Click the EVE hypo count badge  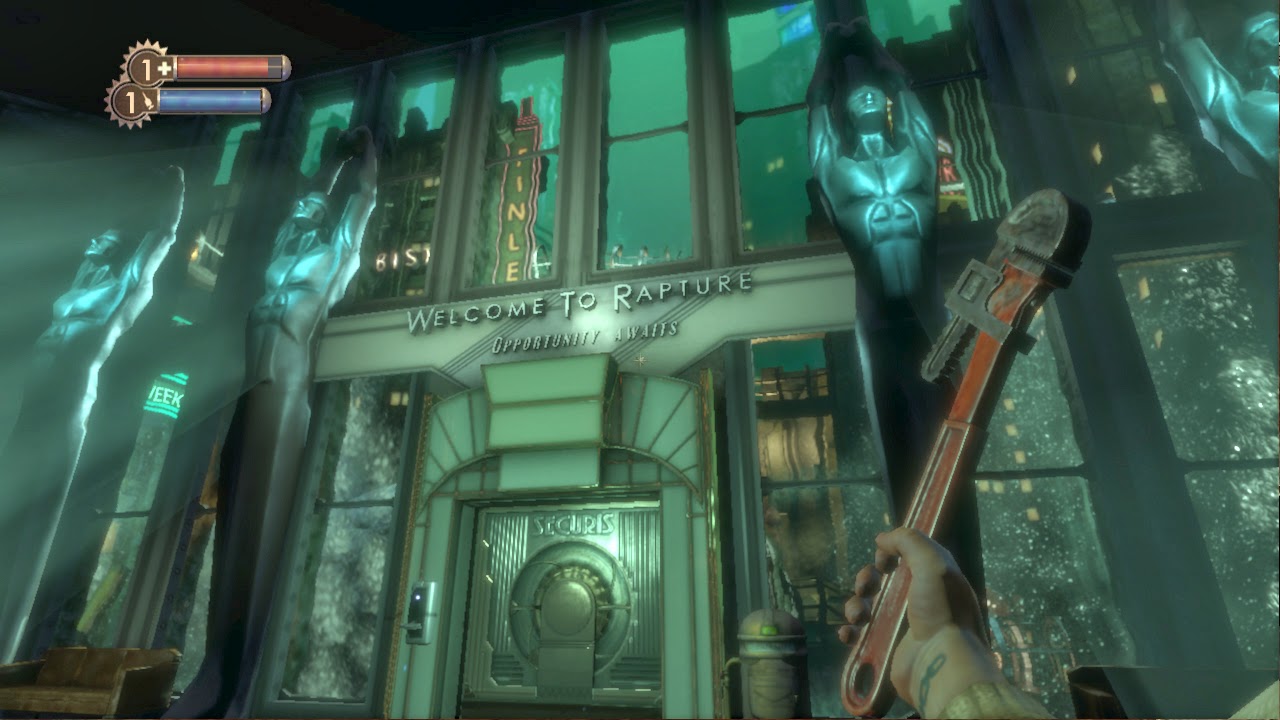click(x=132, y=101)
